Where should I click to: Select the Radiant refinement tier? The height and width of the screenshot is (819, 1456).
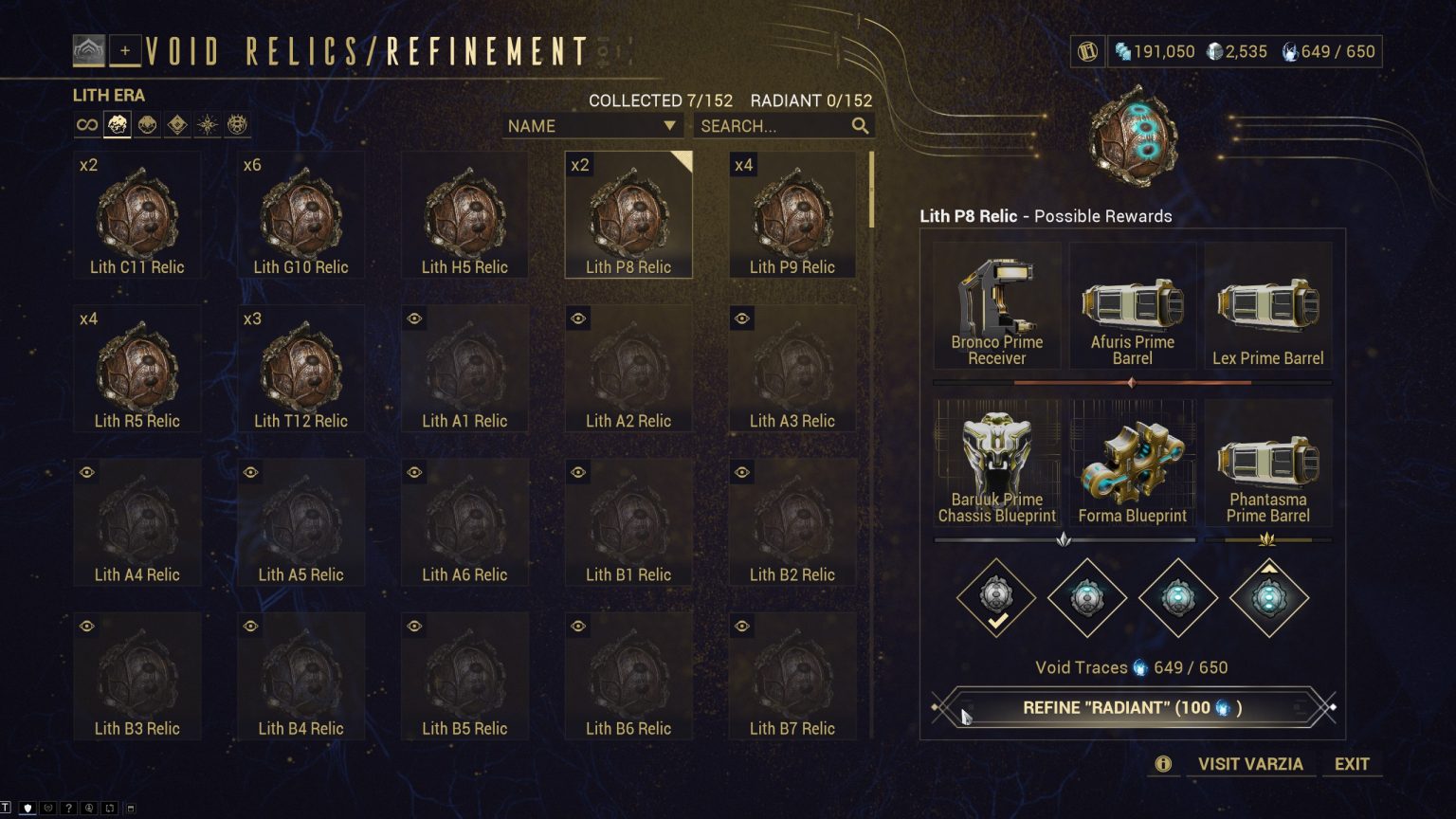pyautogui.click(x=1268, y=597)
